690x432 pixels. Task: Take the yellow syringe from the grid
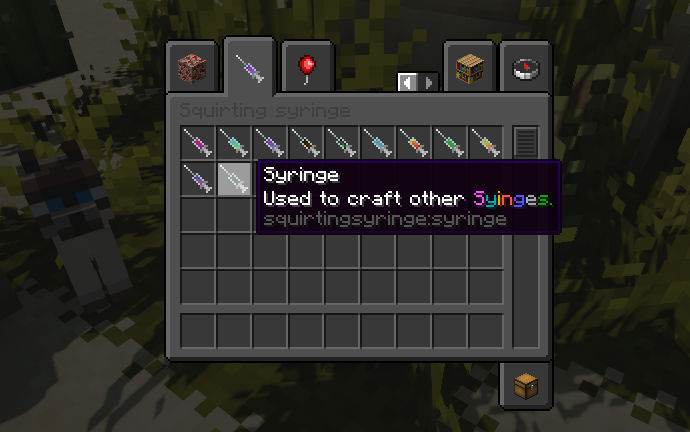point(486,143)
